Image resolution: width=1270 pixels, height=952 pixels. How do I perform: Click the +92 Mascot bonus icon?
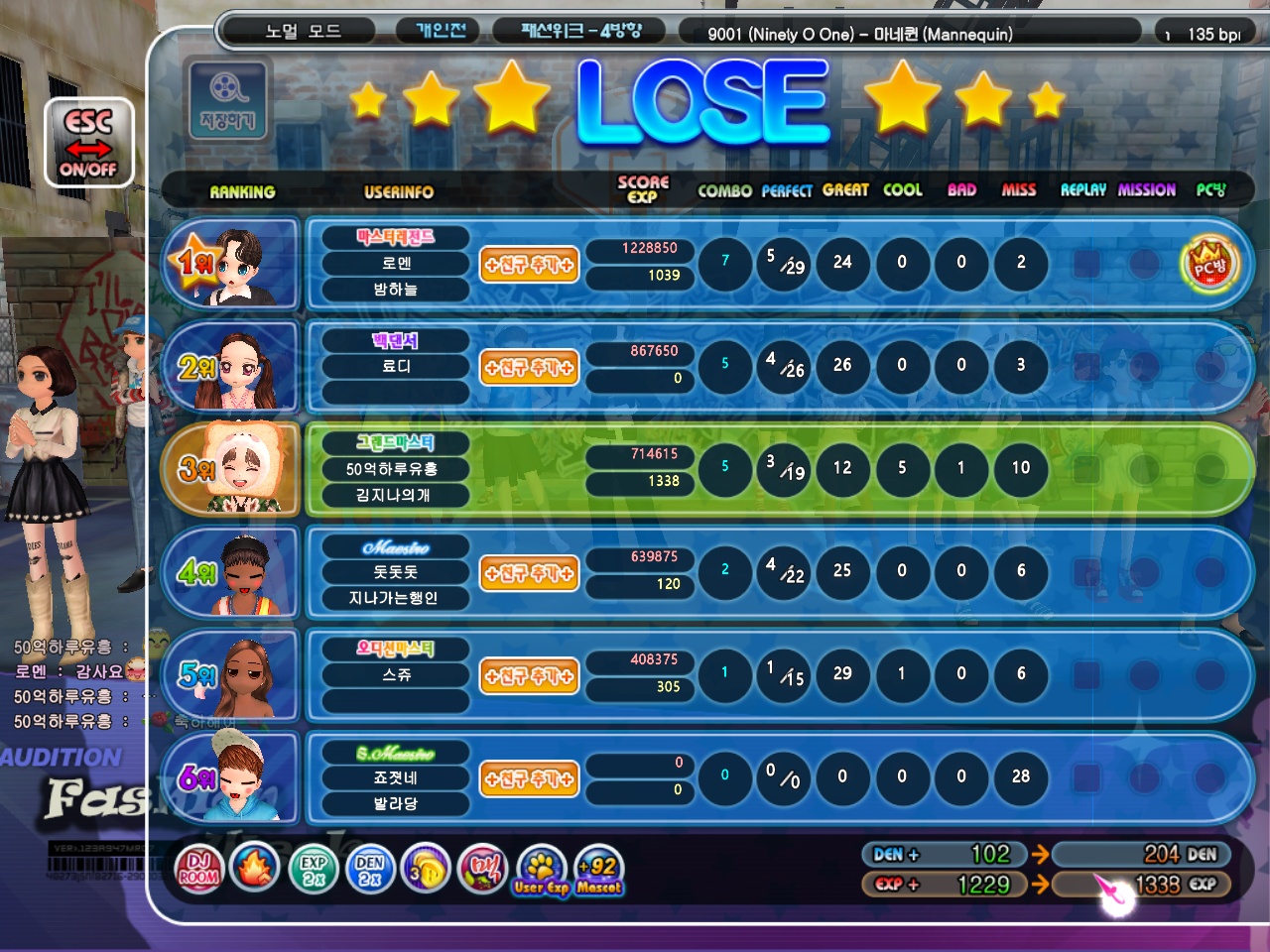(x=599, y=869)
